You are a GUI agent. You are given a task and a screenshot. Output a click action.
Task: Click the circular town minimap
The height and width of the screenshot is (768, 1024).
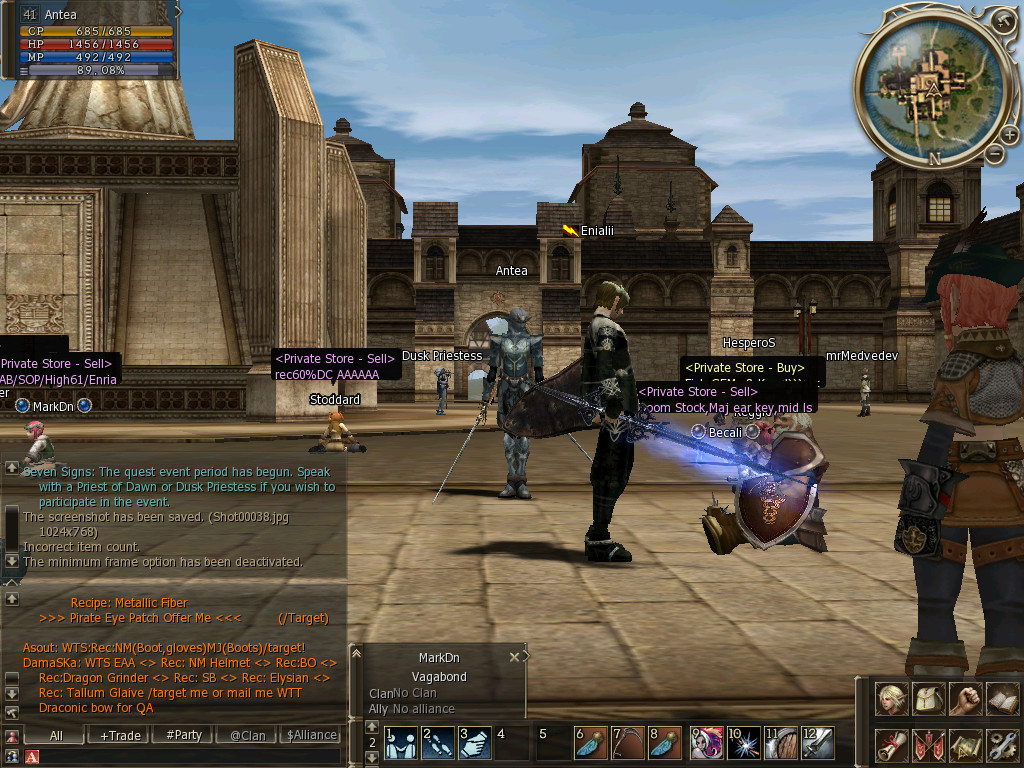[x=932, y=88]
